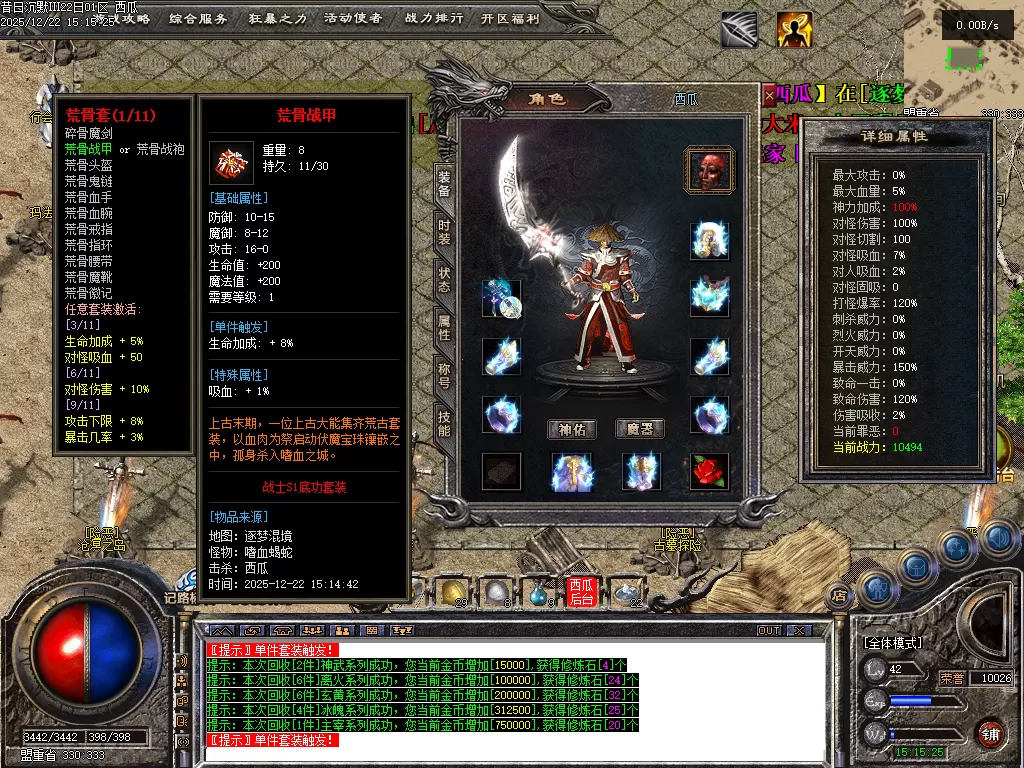This screenshot has width=1024, height=768.
Task: Close the chat window with X
Action: point(798,631)
